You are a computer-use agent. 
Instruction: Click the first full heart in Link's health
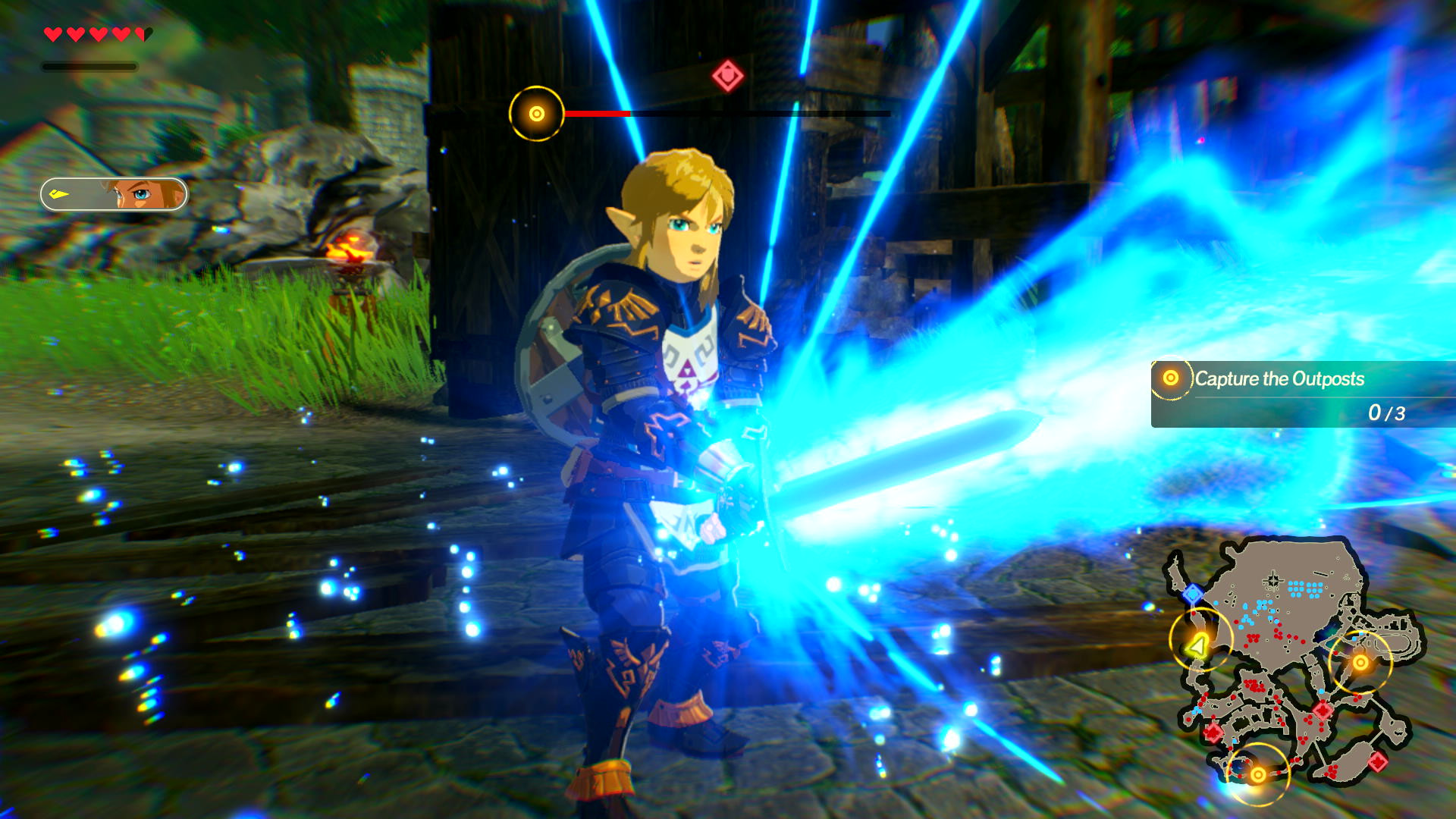pyautogui.click(x=53, y=33)
